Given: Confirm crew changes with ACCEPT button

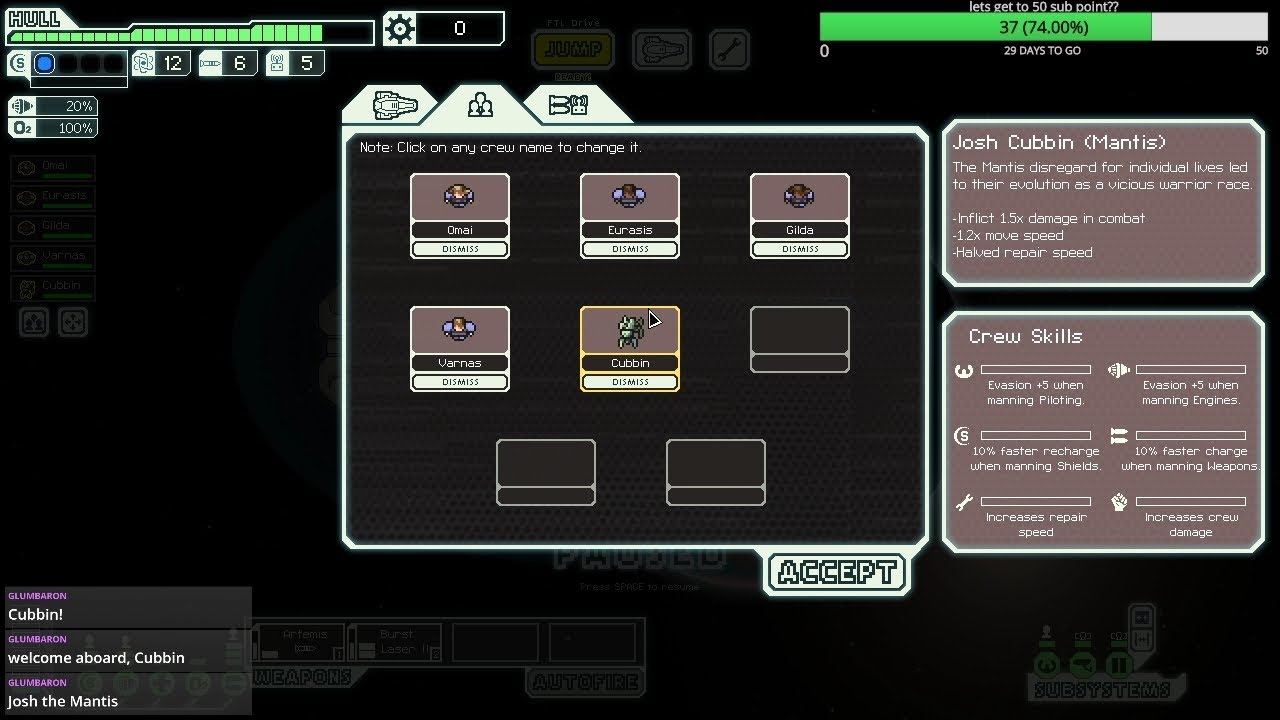Looking at the screenshot, I should pyautogui.click(x=837, y=573).
